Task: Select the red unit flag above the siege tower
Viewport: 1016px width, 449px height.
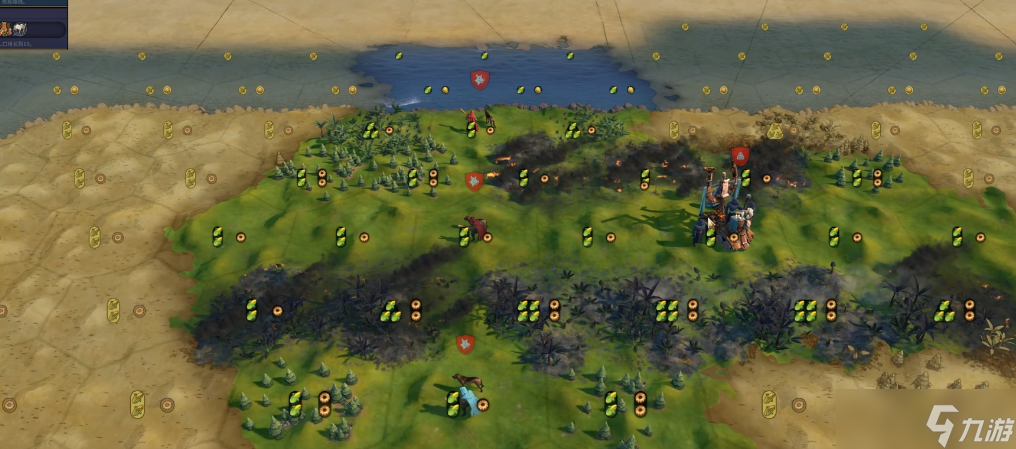Action: tap(740, 156)
